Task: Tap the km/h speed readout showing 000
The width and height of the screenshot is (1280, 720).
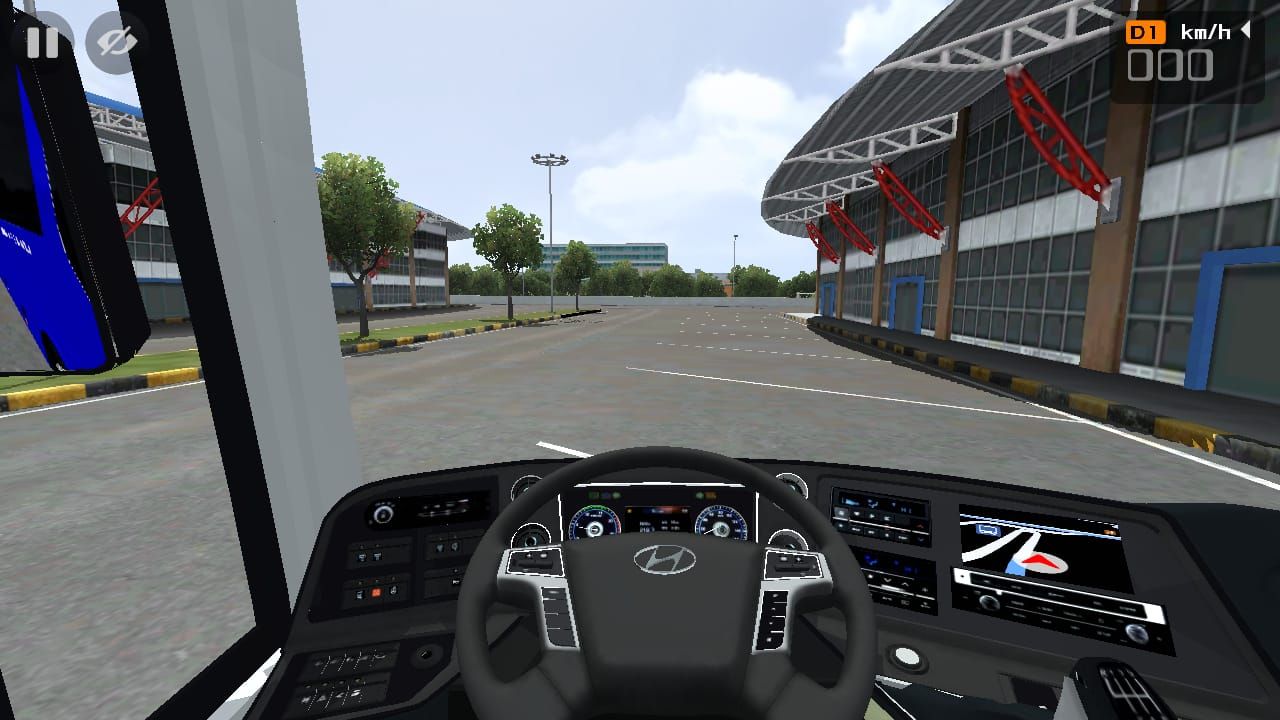Action: pyautogui.click(x=1172, y=67)
